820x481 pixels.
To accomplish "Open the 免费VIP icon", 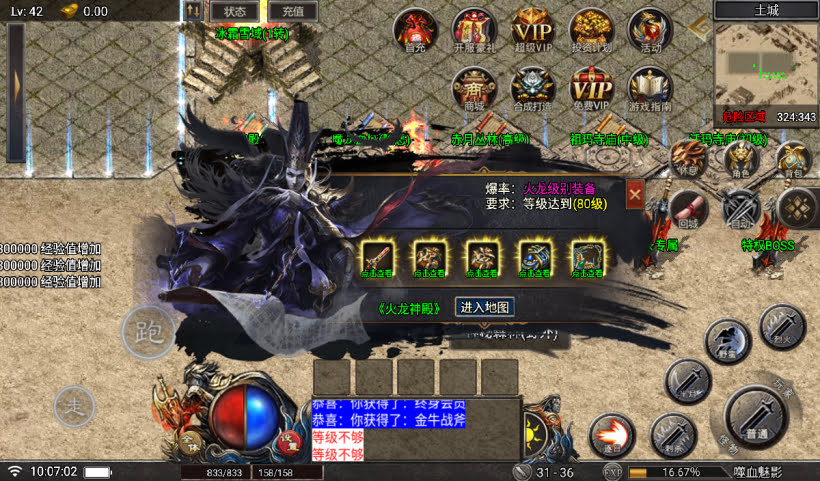I will pos(591,89).
